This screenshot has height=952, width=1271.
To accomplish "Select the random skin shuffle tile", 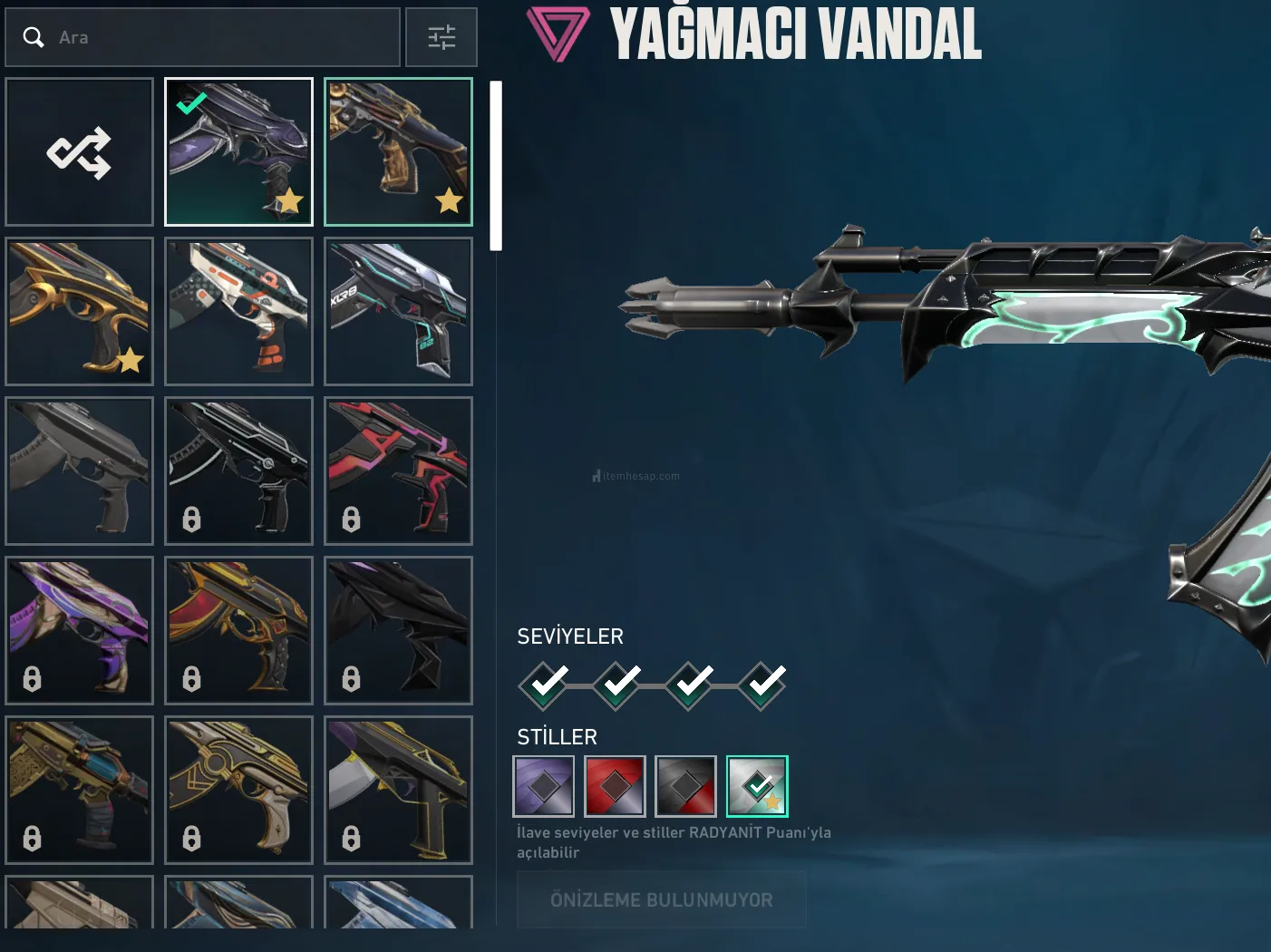I will [80, 151].
